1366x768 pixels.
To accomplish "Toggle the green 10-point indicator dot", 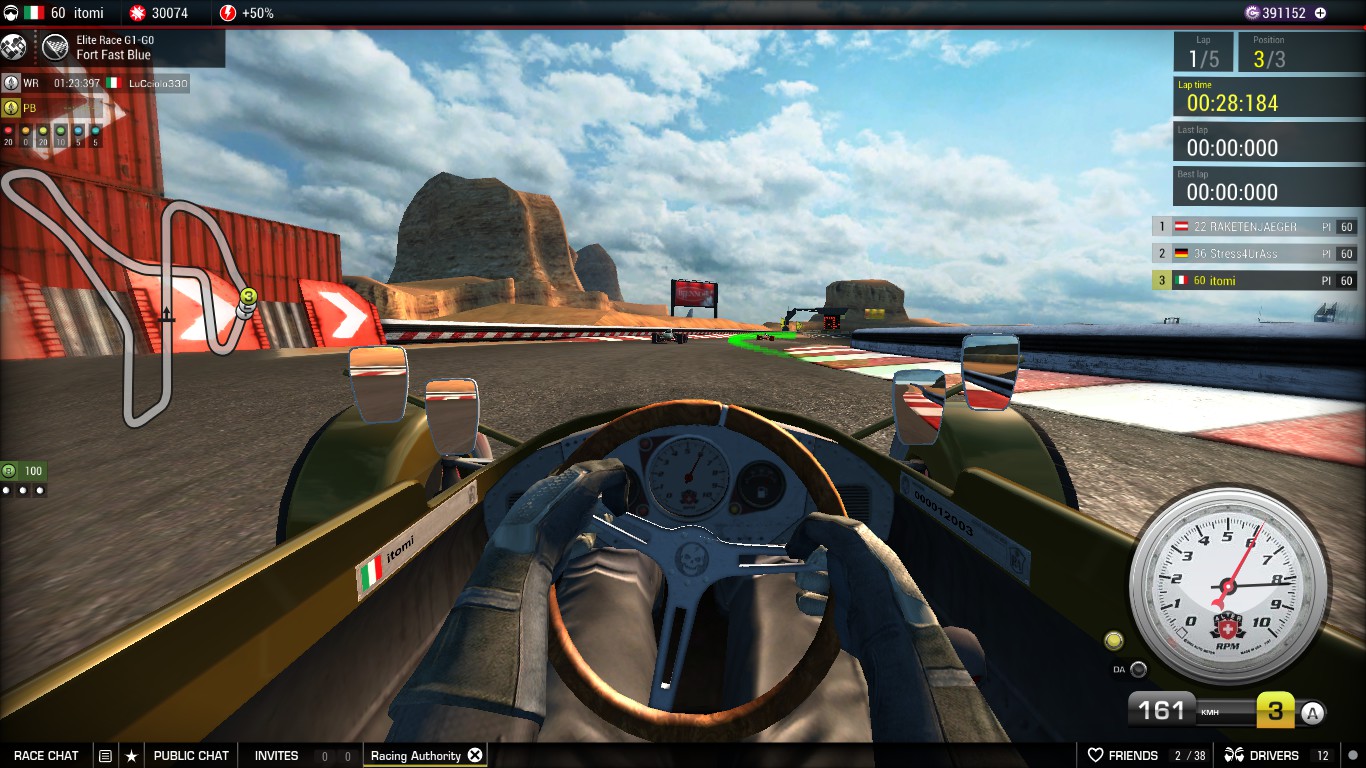I will click(x=61, y=131).
